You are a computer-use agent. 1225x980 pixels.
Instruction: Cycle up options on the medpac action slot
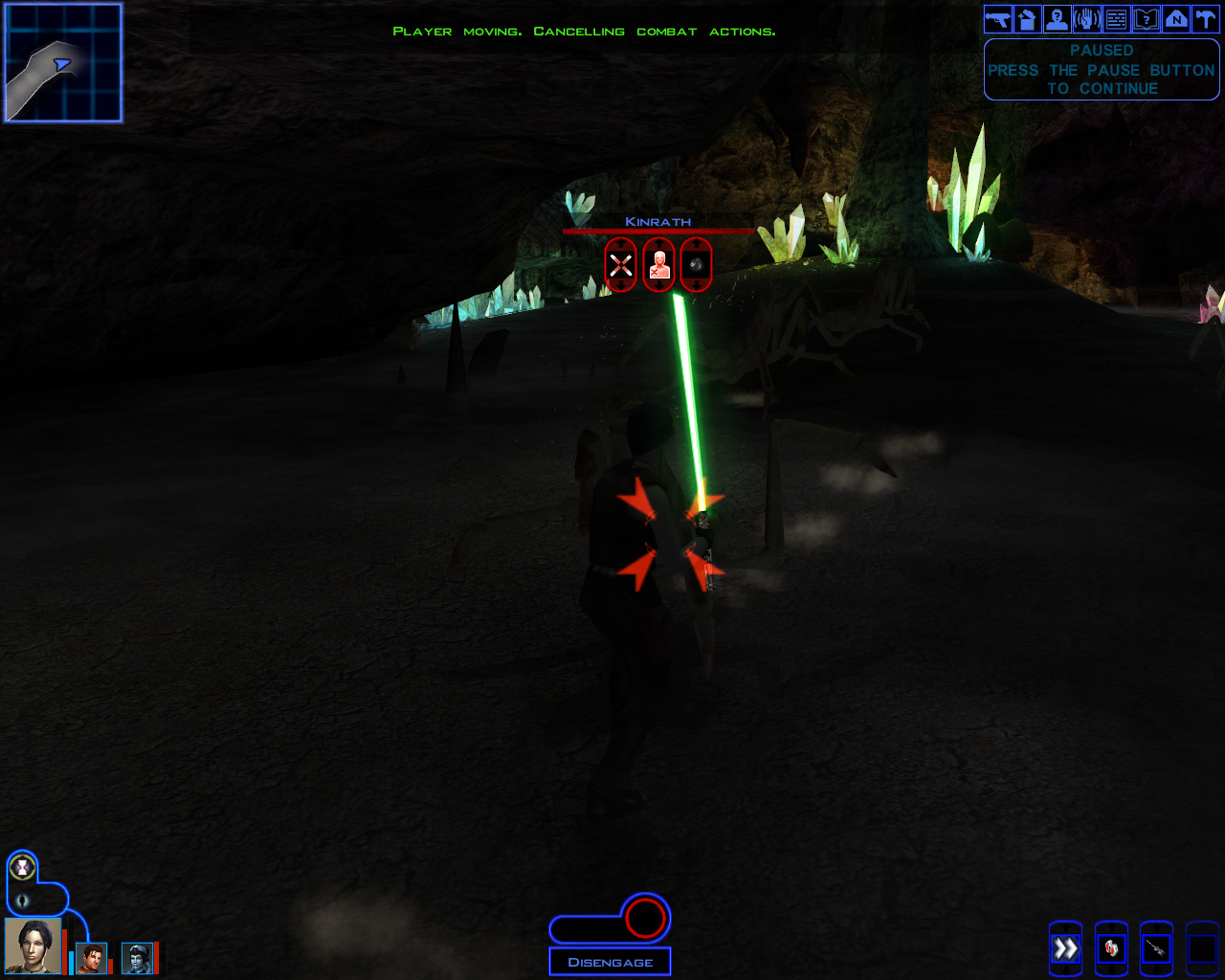coord(1112,926)
